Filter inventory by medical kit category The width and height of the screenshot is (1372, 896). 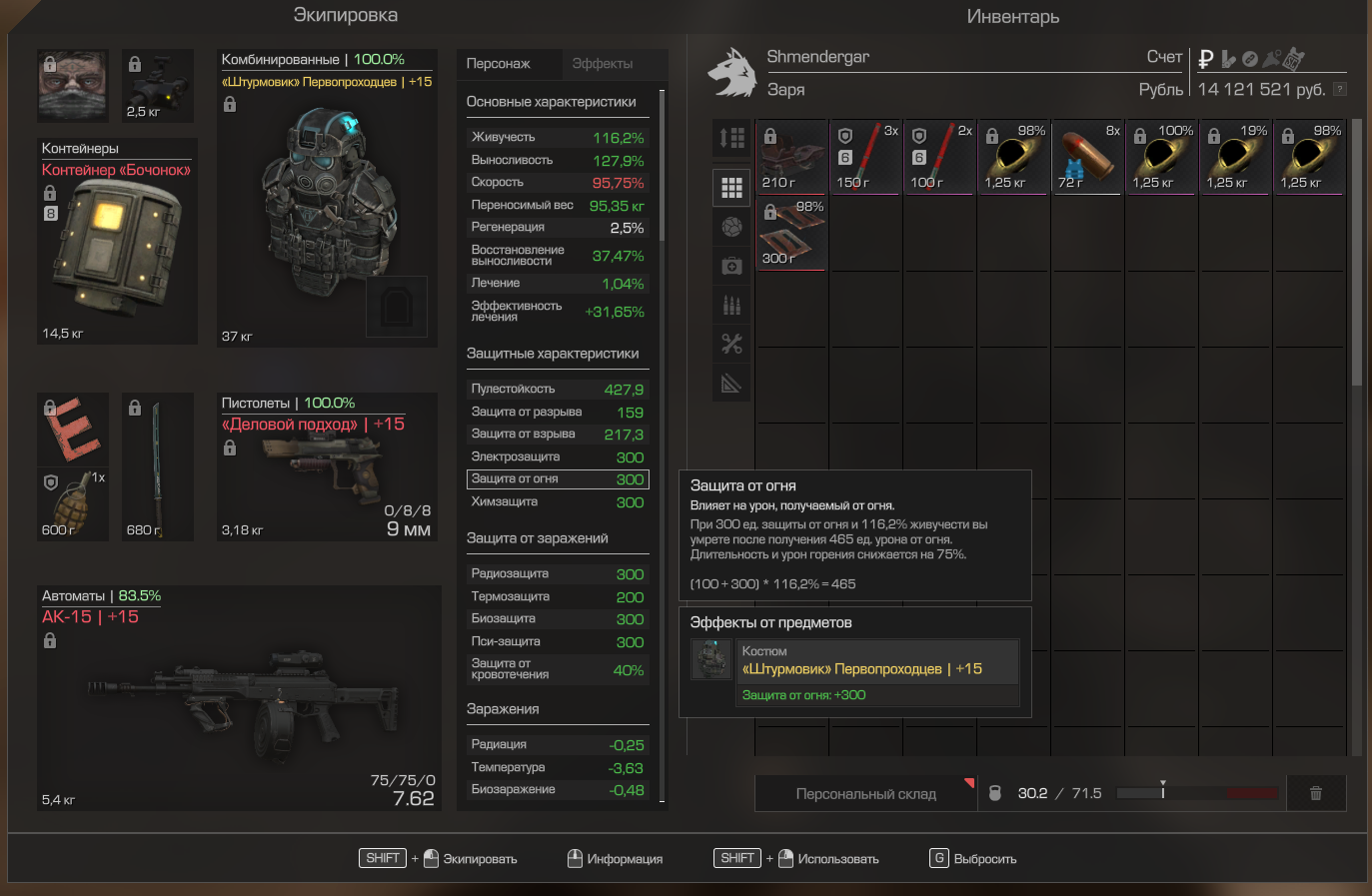coord(731,266)
